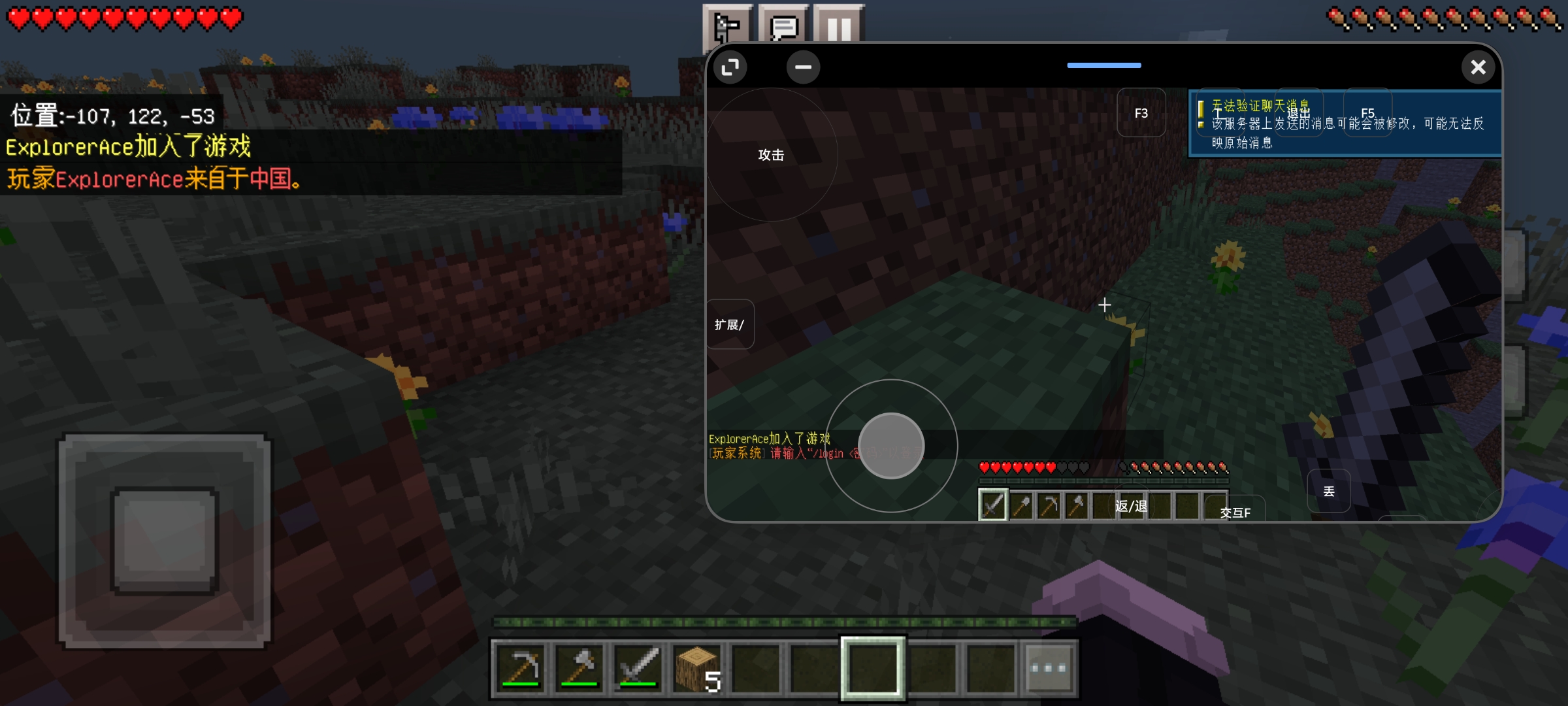Image resolution: width=1568 pixels, height=706 pixels.
Task: Select the wood log stack slot
Action: pyautogui.click(x=696, y=667)
